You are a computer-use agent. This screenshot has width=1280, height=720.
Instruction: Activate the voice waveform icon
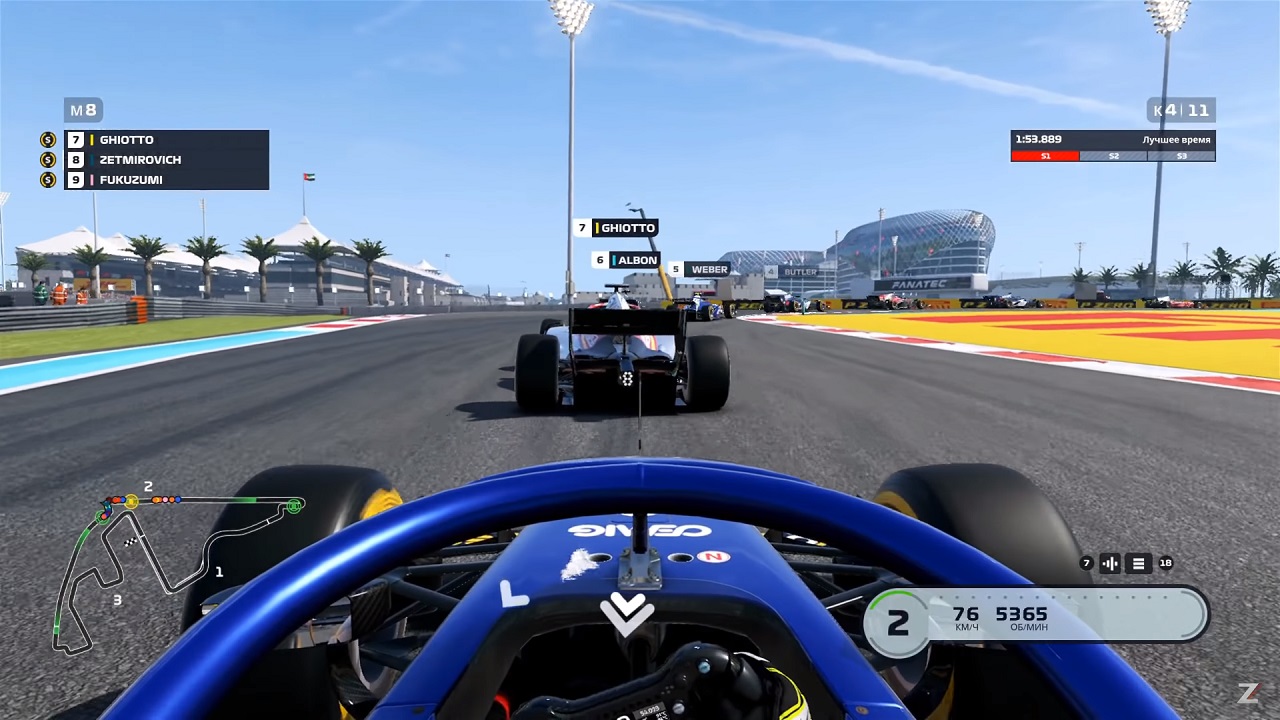1110,563
